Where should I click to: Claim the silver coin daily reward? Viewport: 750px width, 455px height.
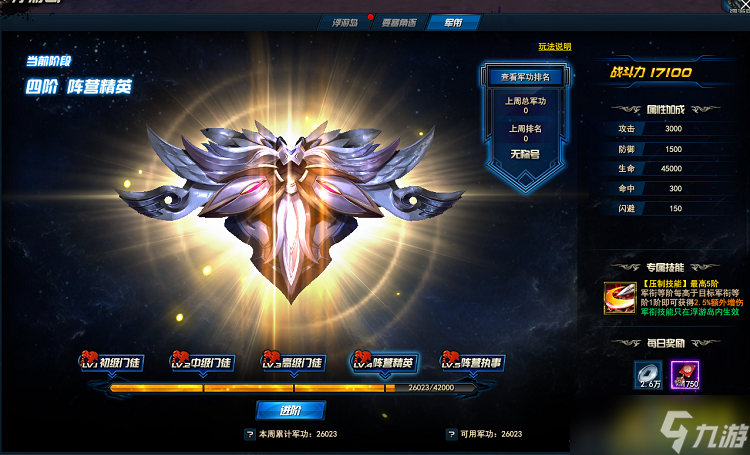[x=648, y=374]
